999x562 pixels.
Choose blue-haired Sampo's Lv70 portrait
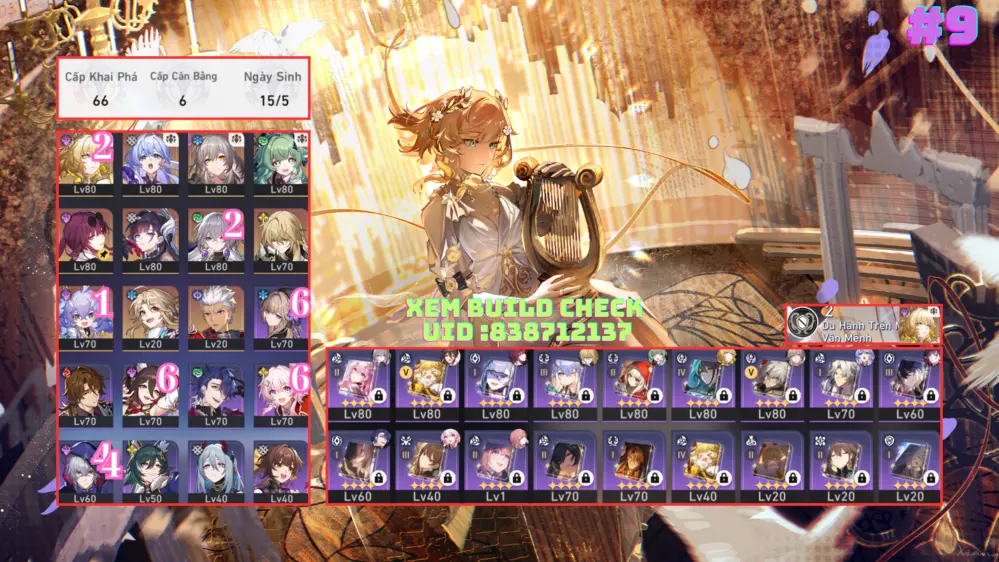pos(216,390)
